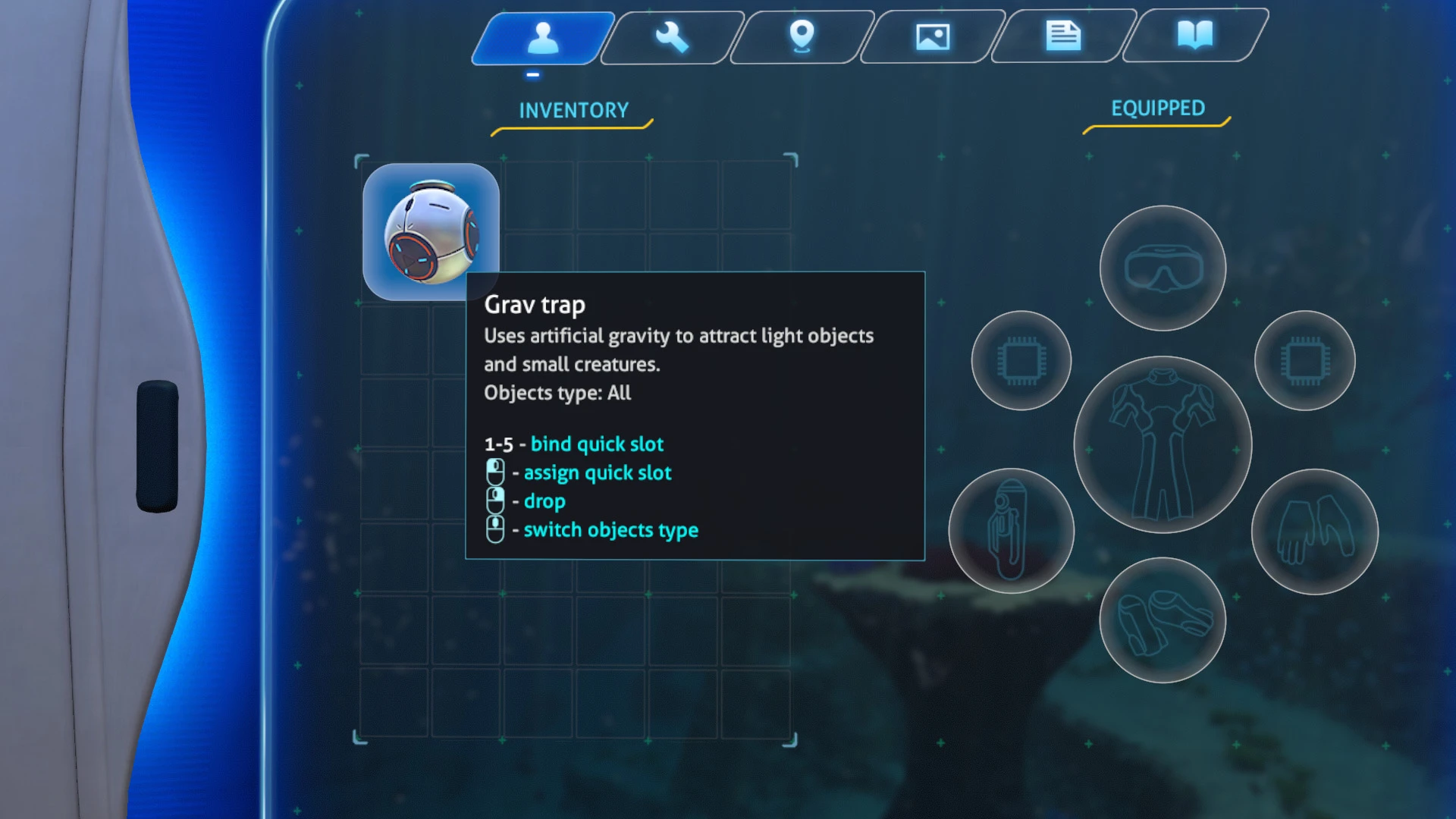Select the Grav trap inventory item

click(x=429, y=230)
